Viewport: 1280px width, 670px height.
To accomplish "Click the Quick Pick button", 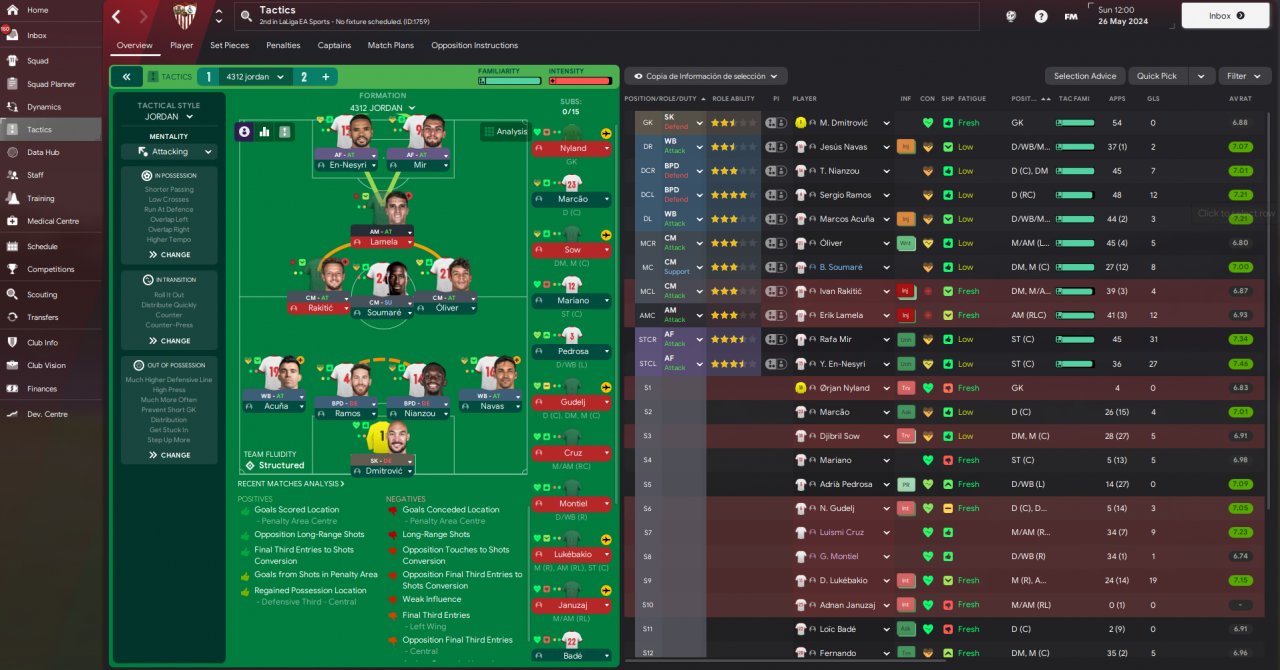I will pyautogui.click(x=1157, y=76).
